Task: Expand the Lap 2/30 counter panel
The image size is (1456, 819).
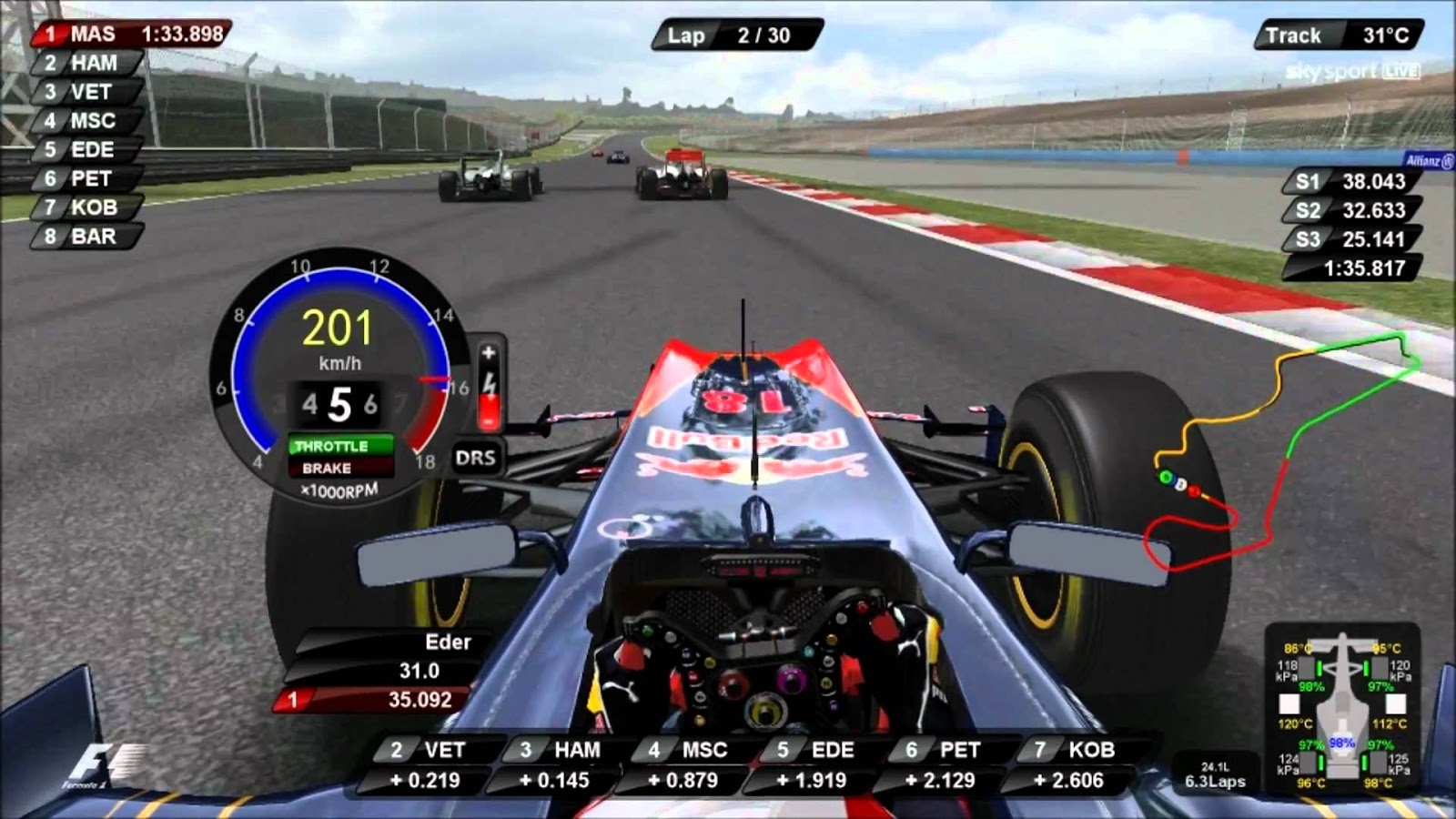Action: point(737,35)
